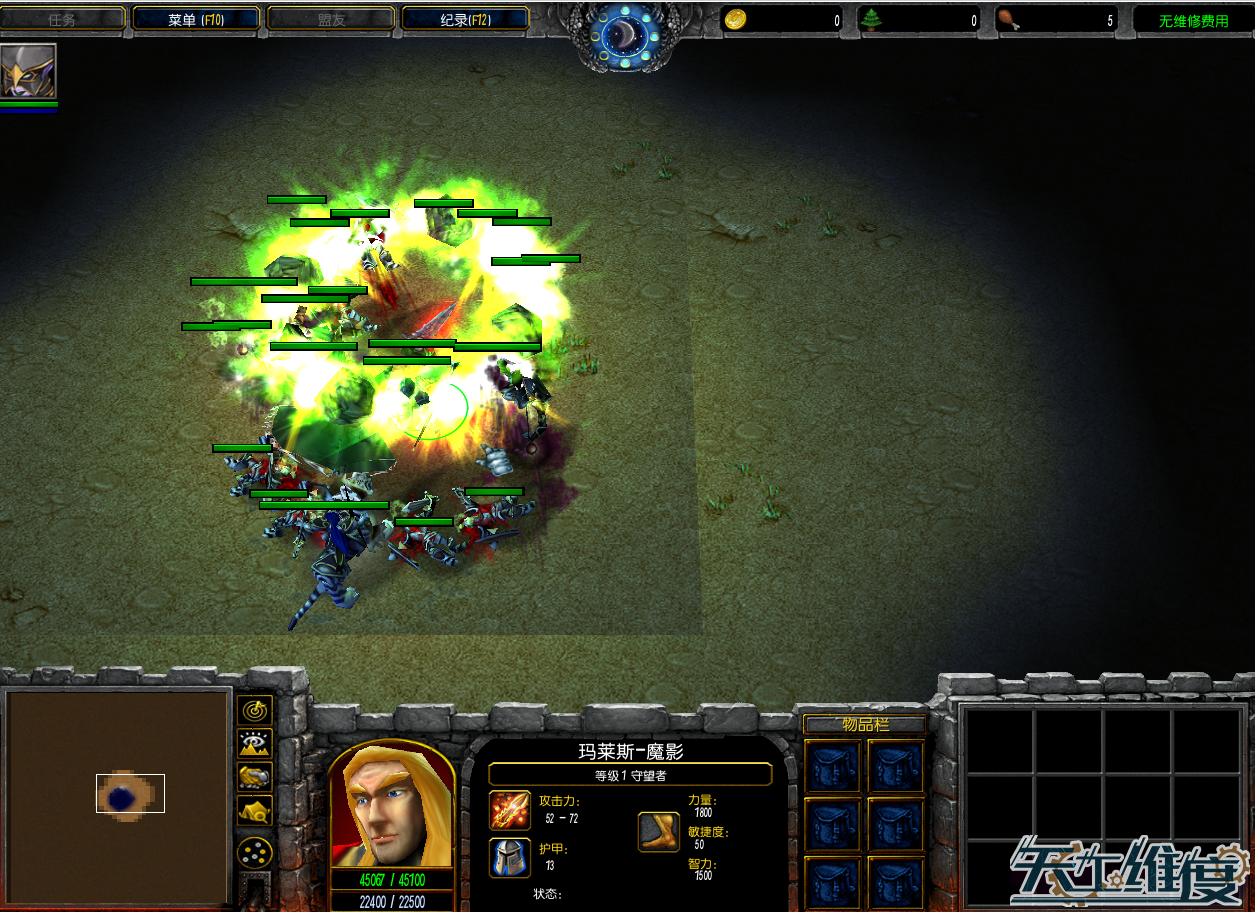Toggle formation movement round button

256,852
